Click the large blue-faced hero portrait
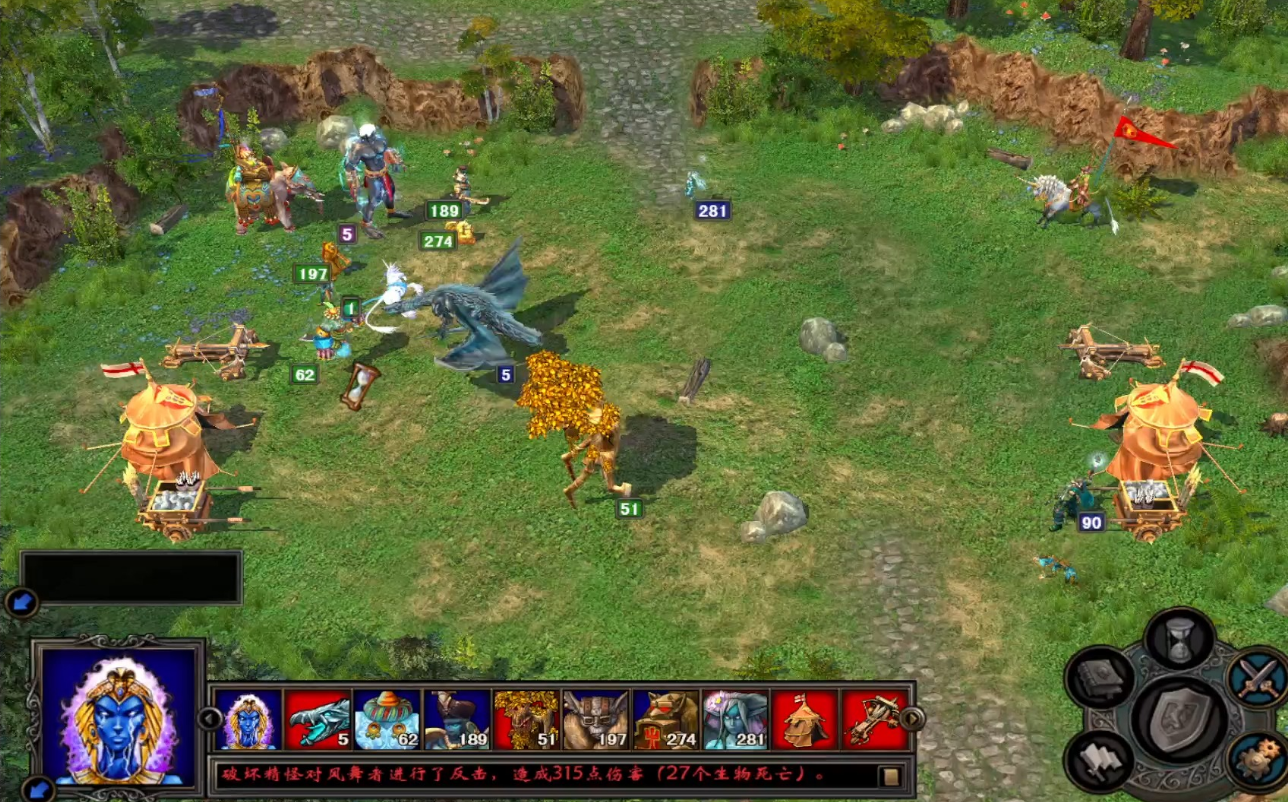 (x=120, y=714)
